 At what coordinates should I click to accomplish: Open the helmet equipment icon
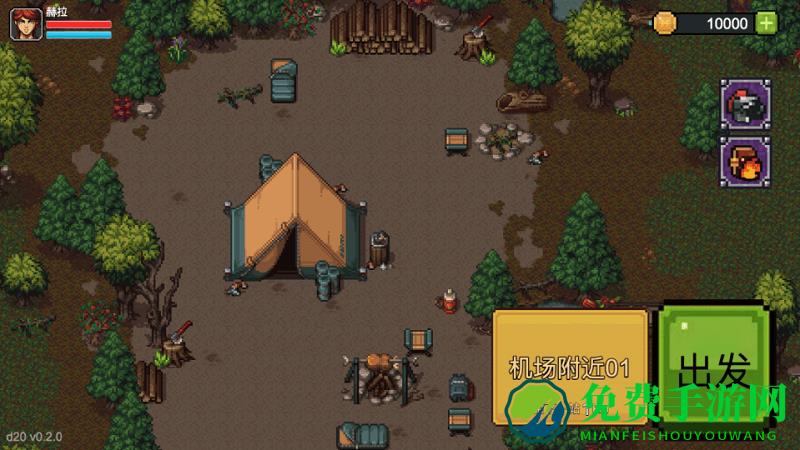click(745, 104)
